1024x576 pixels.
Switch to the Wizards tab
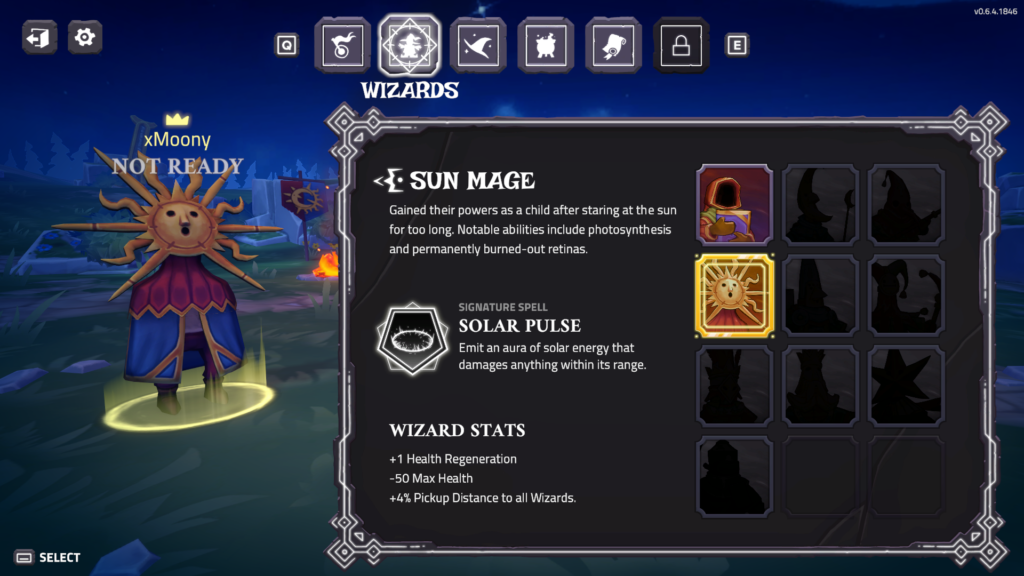[410, 45]
